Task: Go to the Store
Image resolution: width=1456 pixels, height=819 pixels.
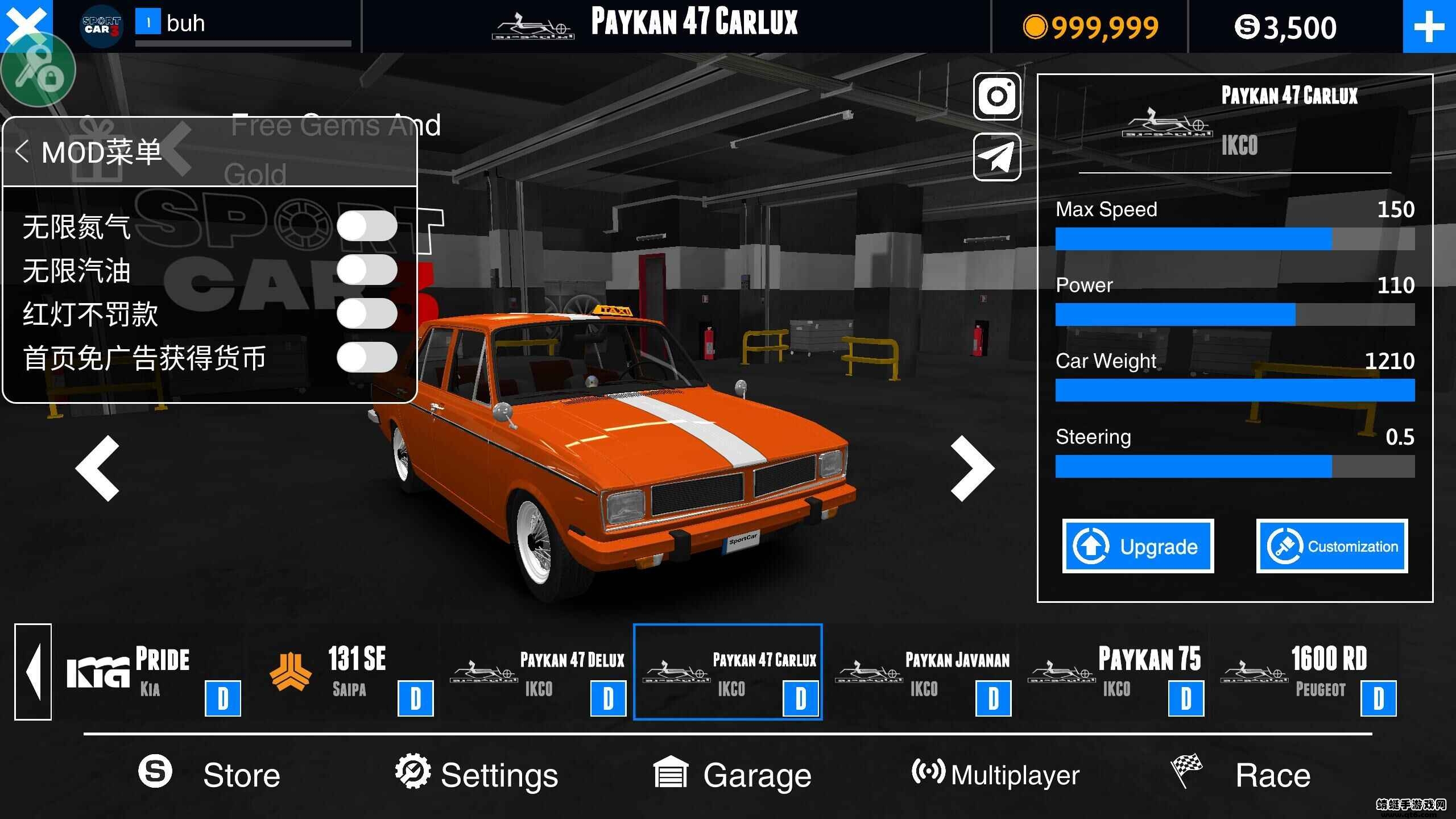Action: point(210,775)
